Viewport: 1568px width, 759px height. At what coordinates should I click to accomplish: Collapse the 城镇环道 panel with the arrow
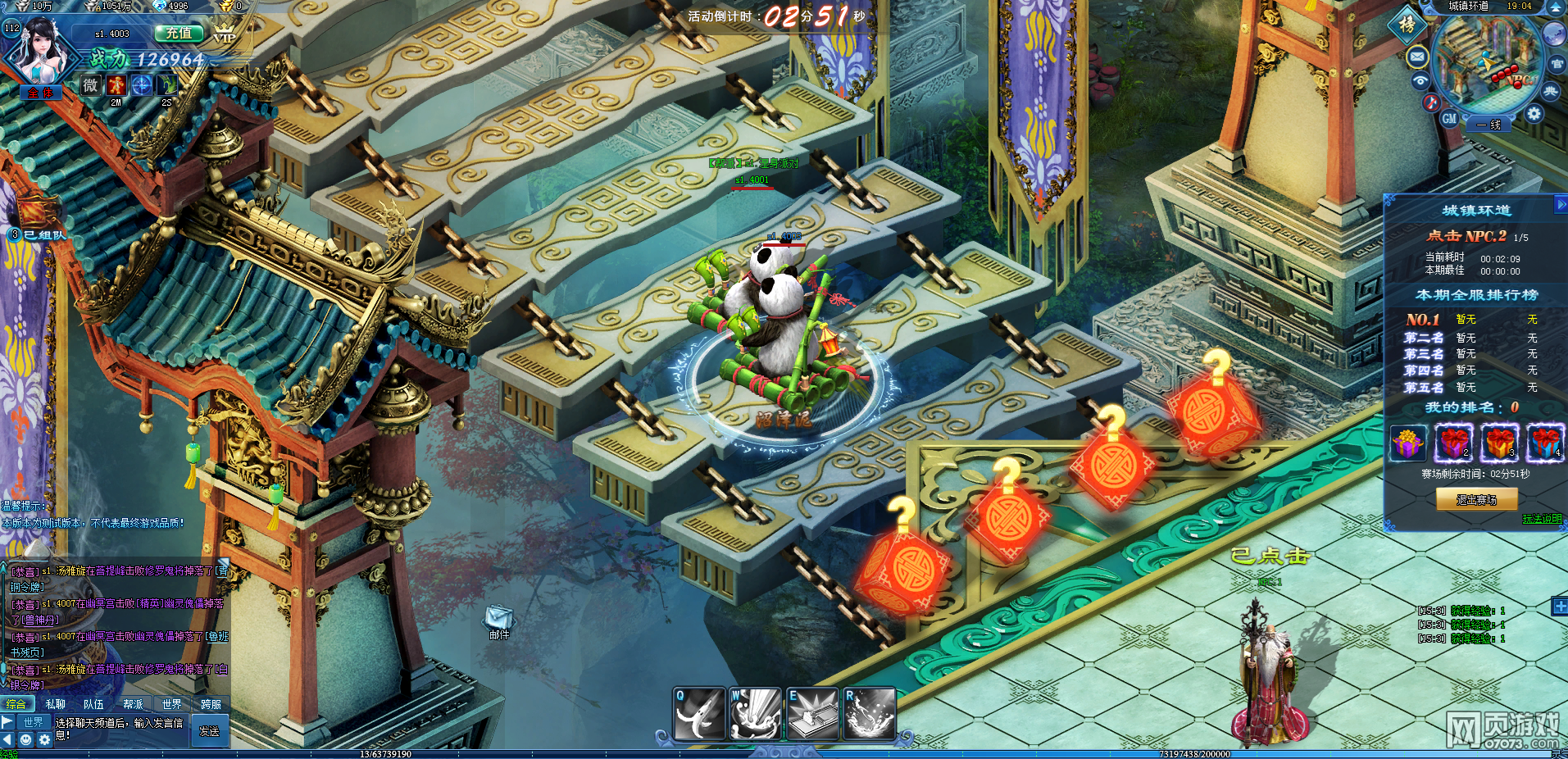(1561, 204)
